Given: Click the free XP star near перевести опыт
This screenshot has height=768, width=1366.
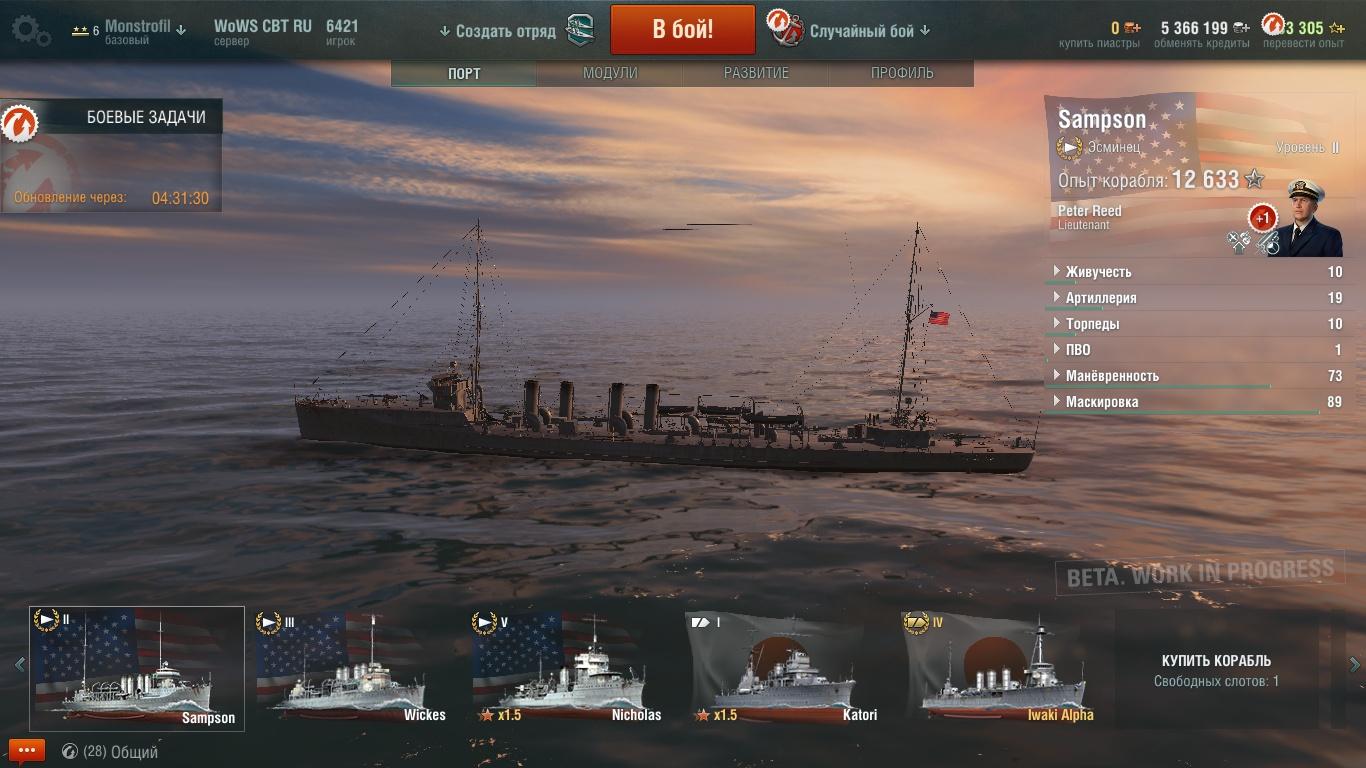Looking at the screenshot, I should pyautogui.click(x=1338, y=29).
